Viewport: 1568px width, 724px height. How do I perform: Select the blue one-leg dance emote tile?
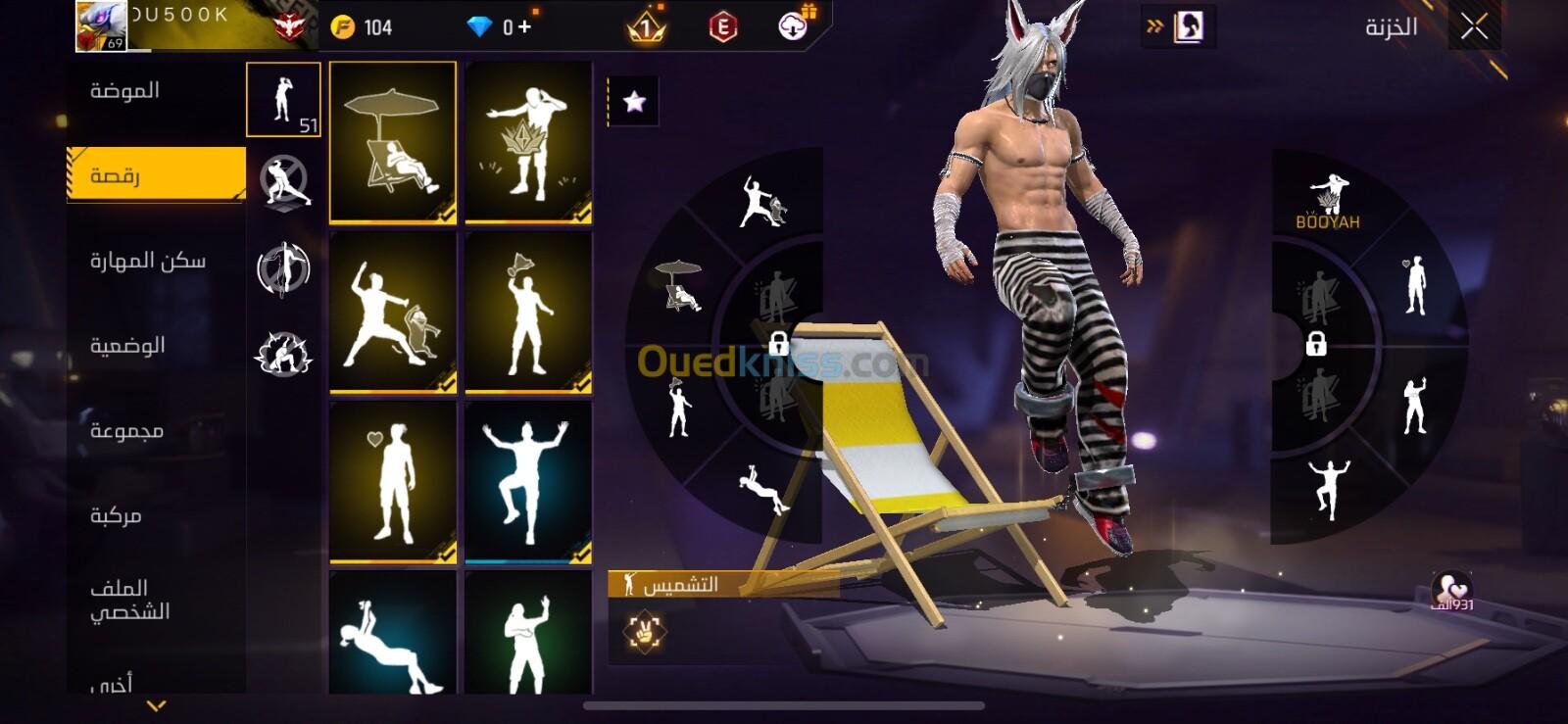click(528, 482)
